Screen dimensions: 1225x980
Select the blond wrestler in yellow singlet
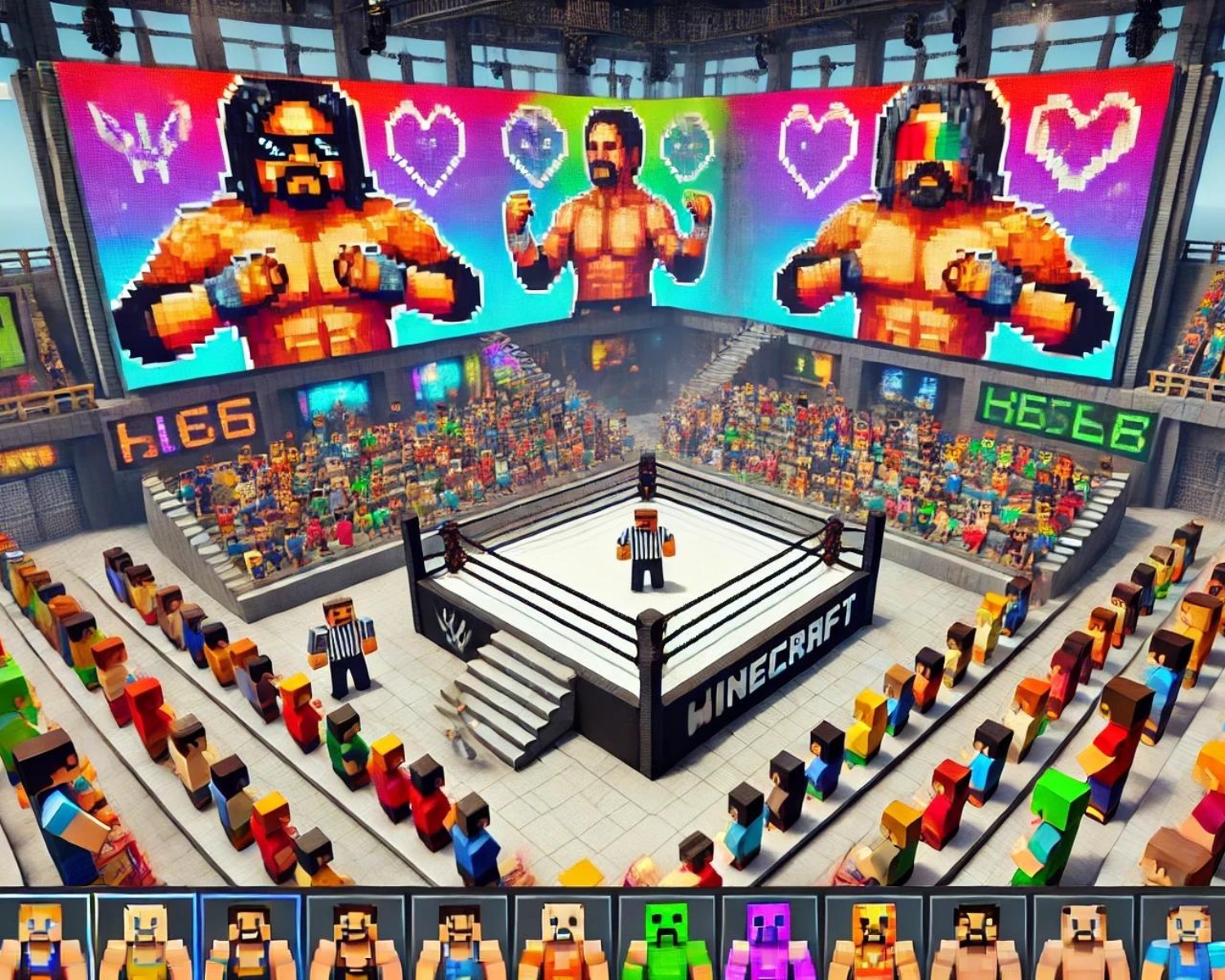coord(145,939)
